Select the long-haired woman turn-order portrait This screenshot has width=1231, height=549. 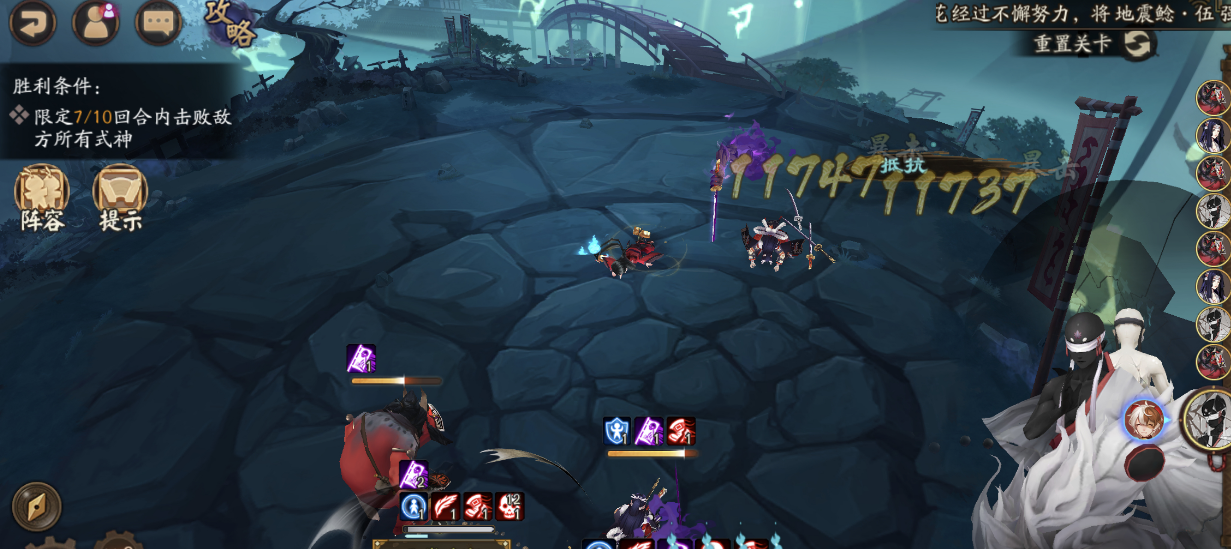tap(1214, 135)
